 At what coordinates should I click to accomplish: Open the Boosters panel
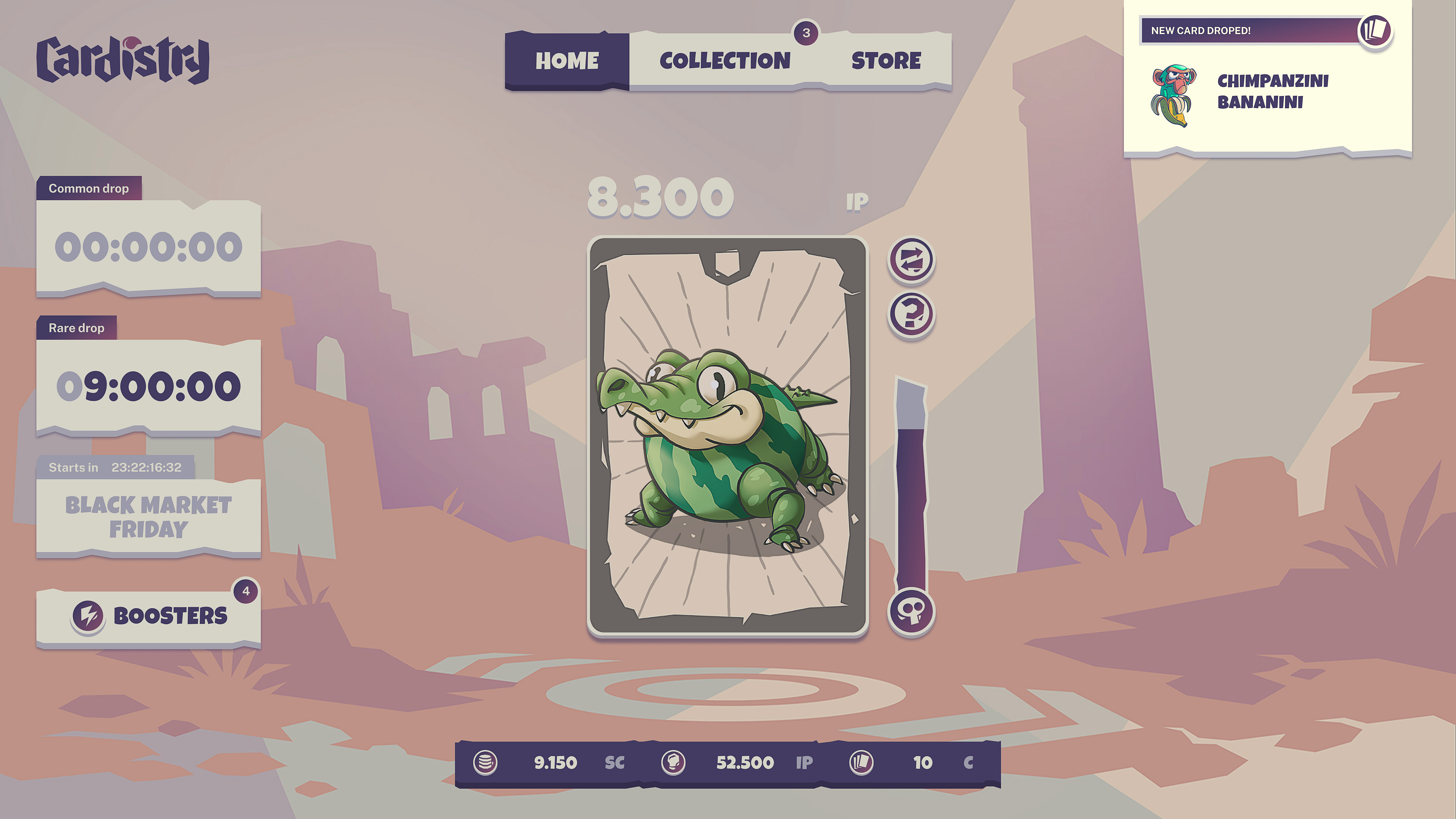coord(149,616)
